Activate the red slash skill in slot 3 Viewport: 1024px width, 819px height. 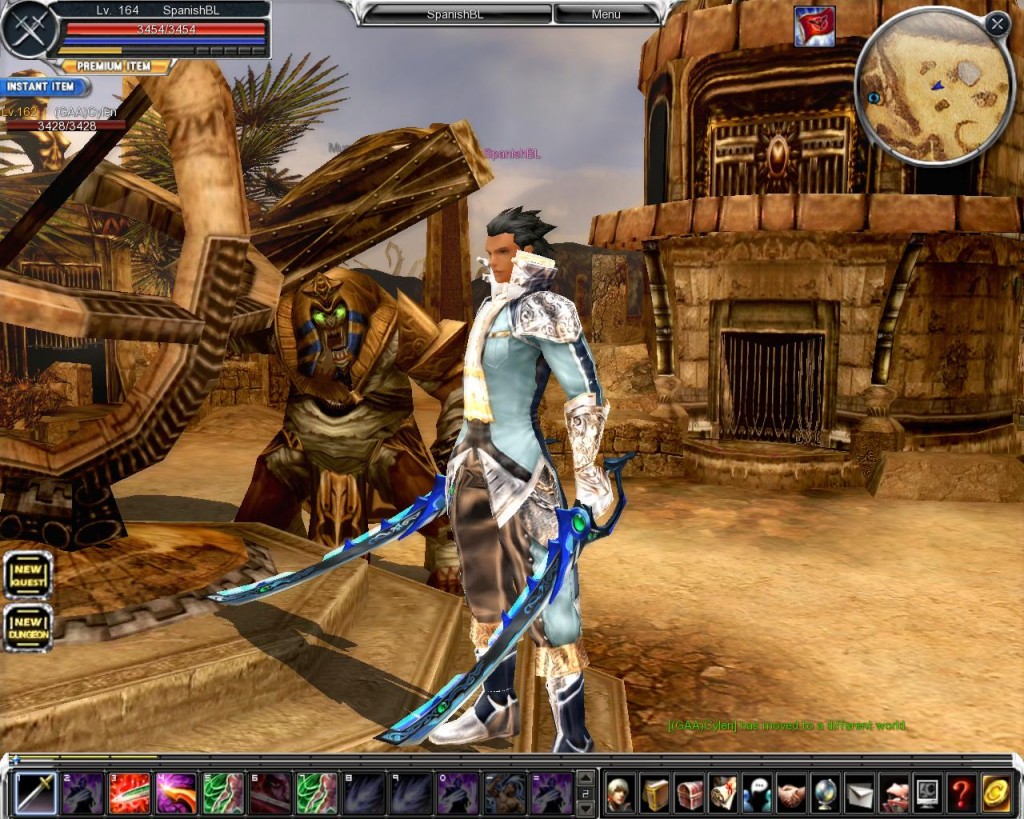tap(129, 793)
